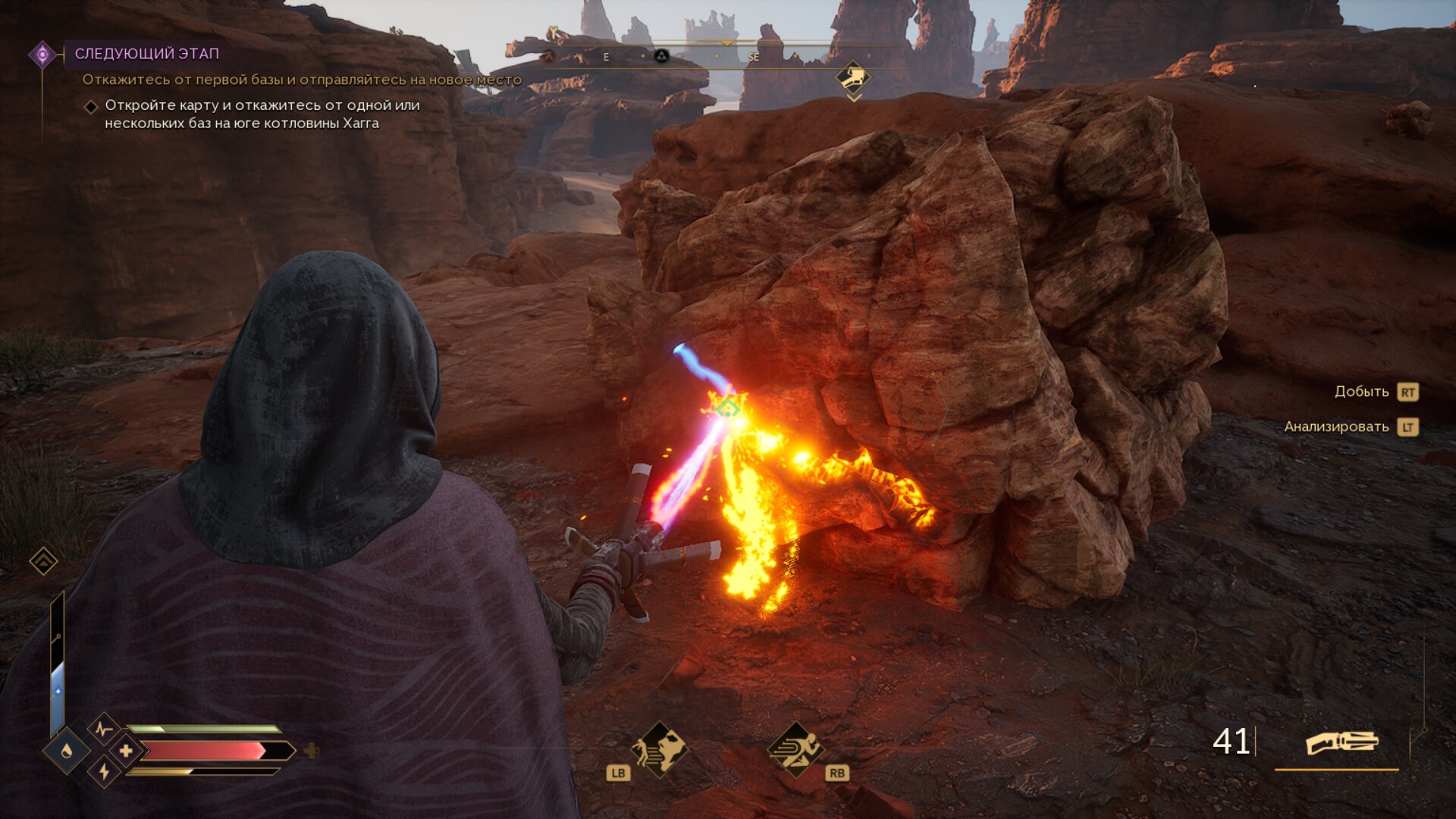This screenshot has height=819, width=1456.
Task: Choose the "Анализировать" action label
Action: 1336,427
